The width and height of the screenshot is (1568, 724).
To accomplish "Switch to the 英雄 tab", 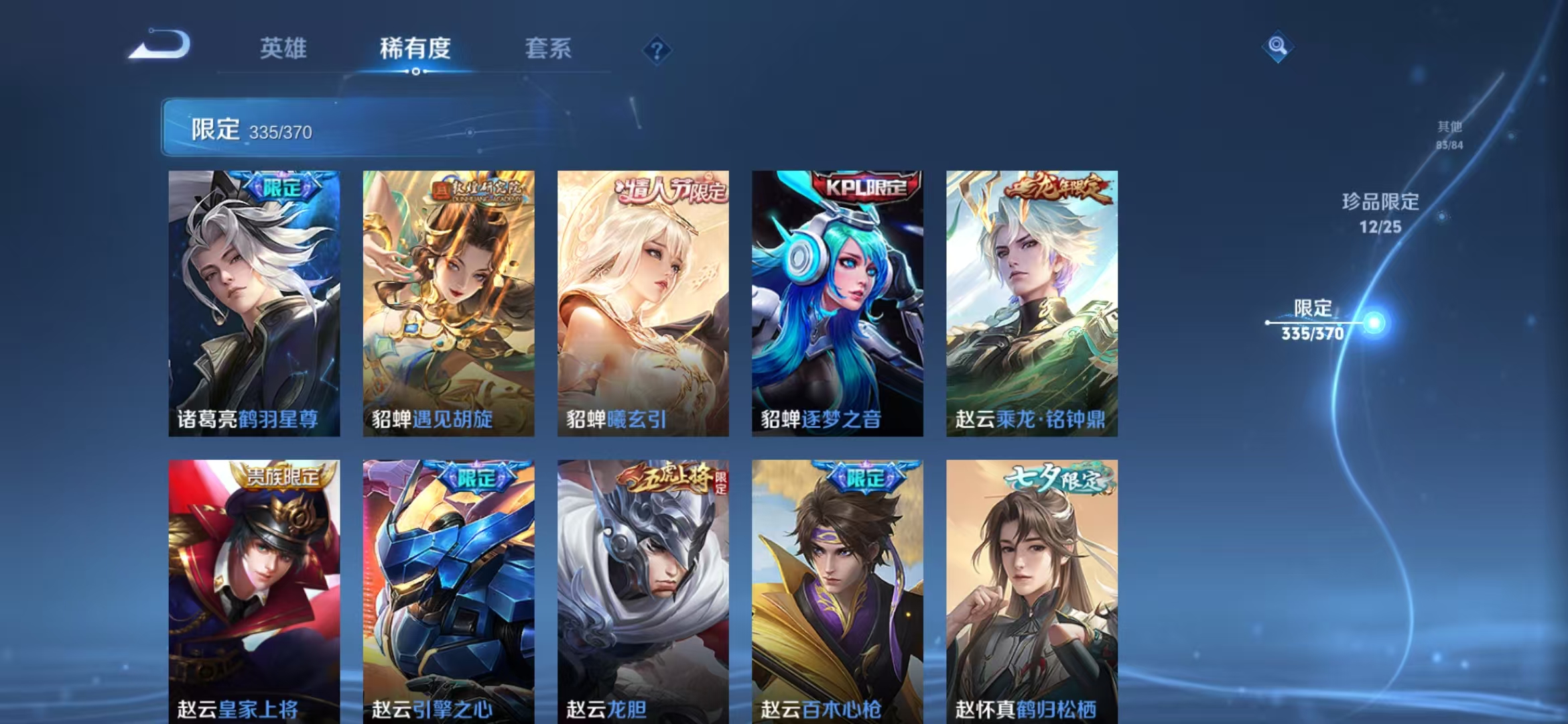I will point(281,49).
